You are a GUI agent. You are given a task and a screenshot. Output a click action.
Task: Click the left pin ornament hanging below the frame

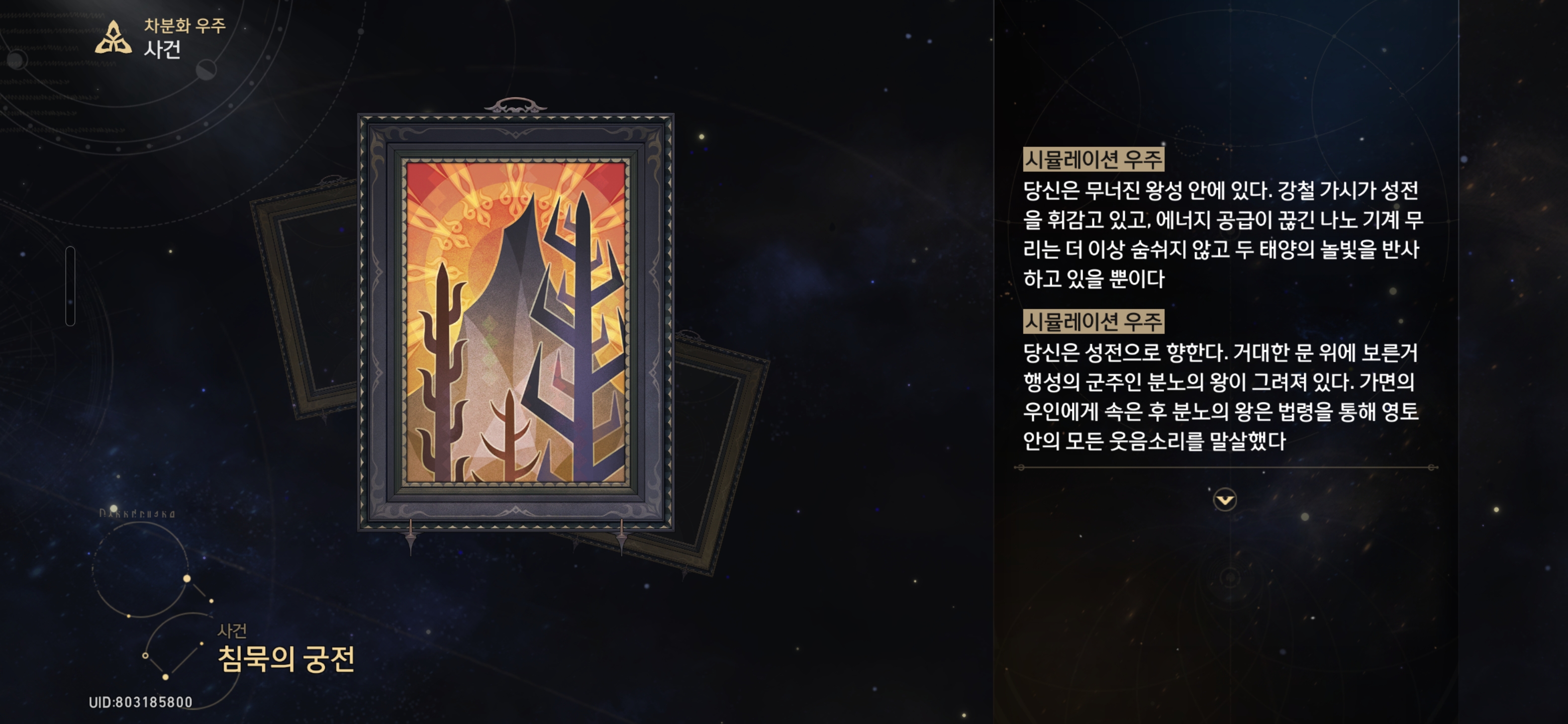412,536
